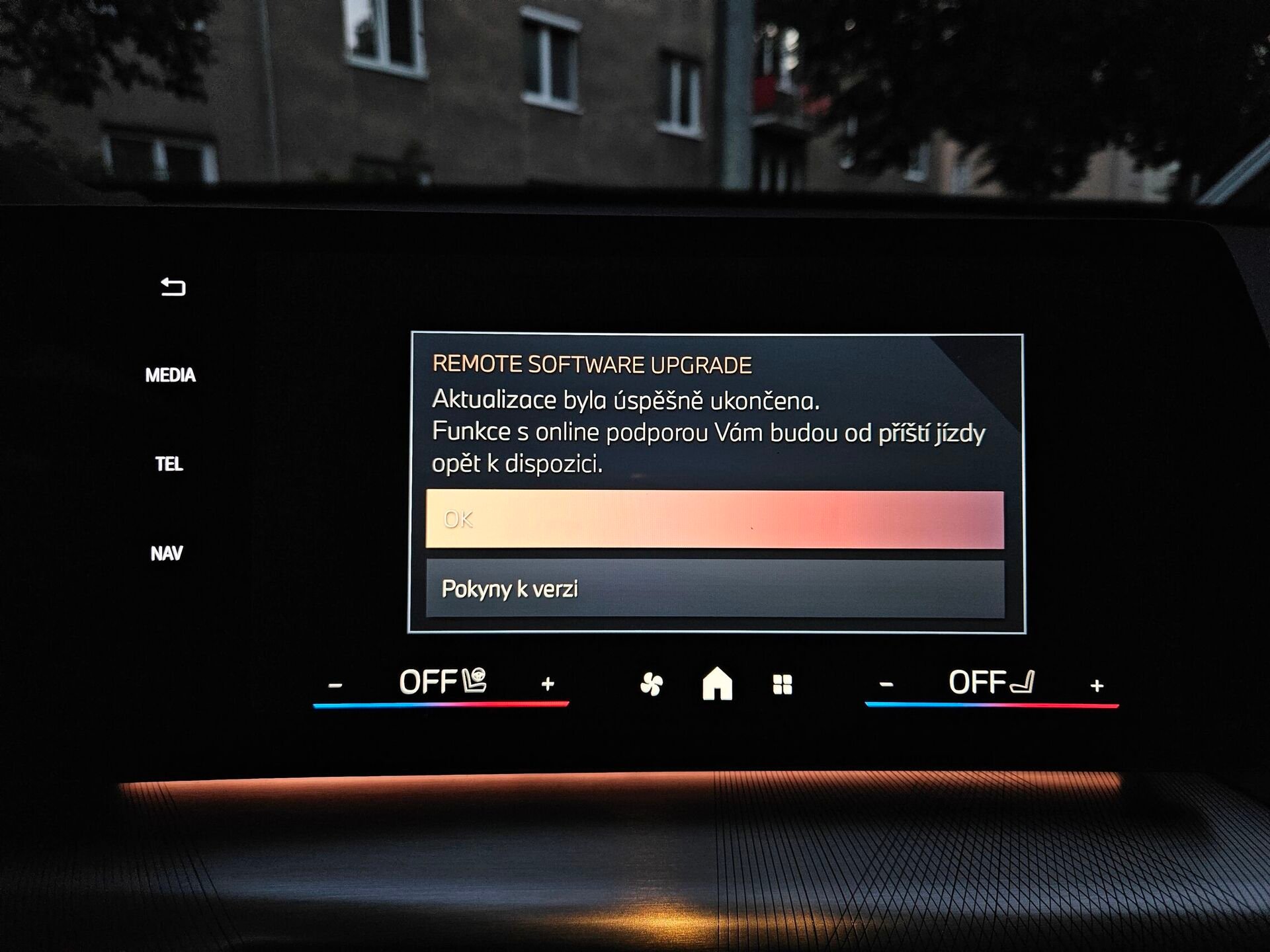Go to the home screen icon
1270x952 pixels.
click(717, 684)
